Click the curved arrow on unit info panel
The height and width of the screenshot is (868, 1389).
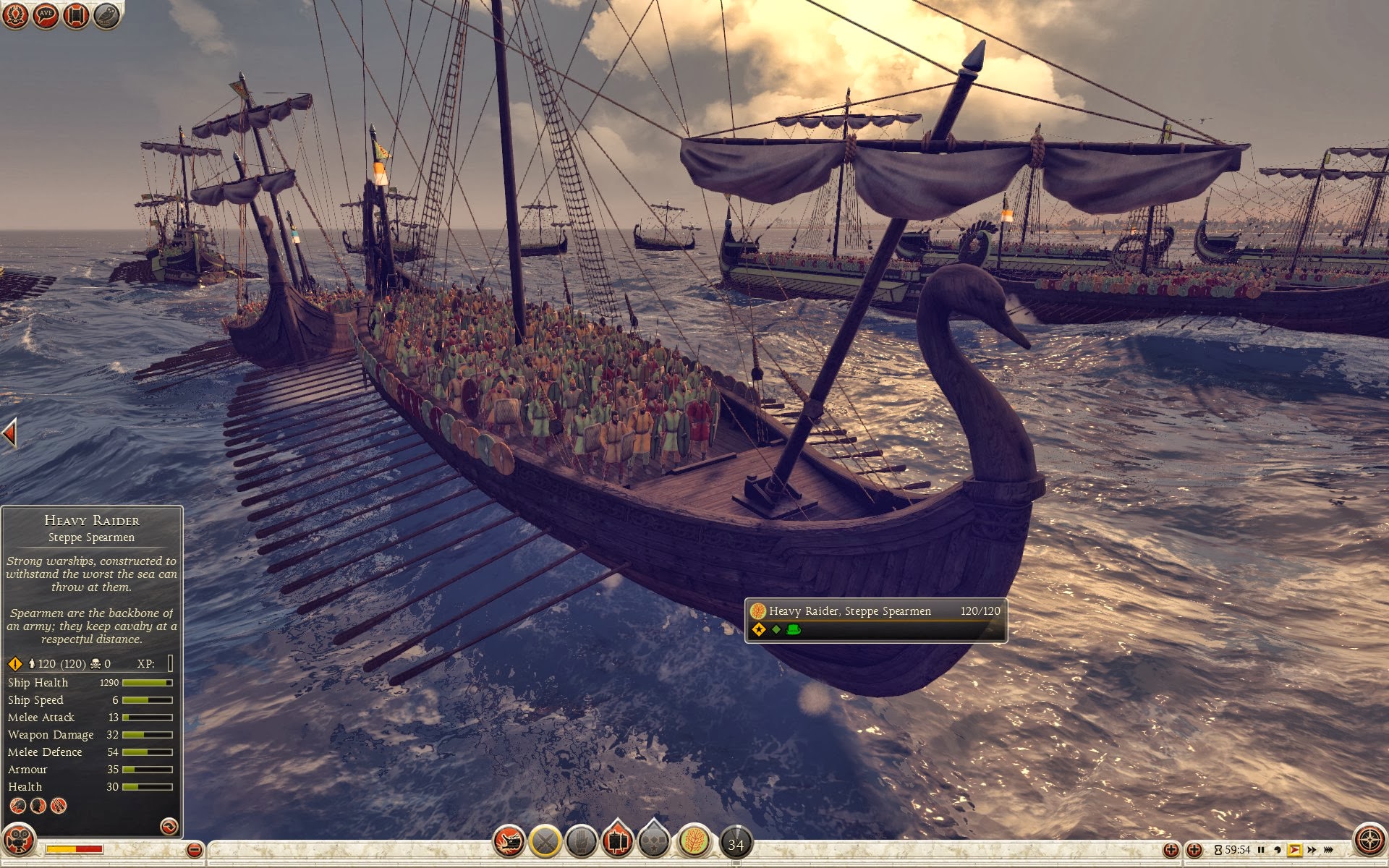pos(169,826)
